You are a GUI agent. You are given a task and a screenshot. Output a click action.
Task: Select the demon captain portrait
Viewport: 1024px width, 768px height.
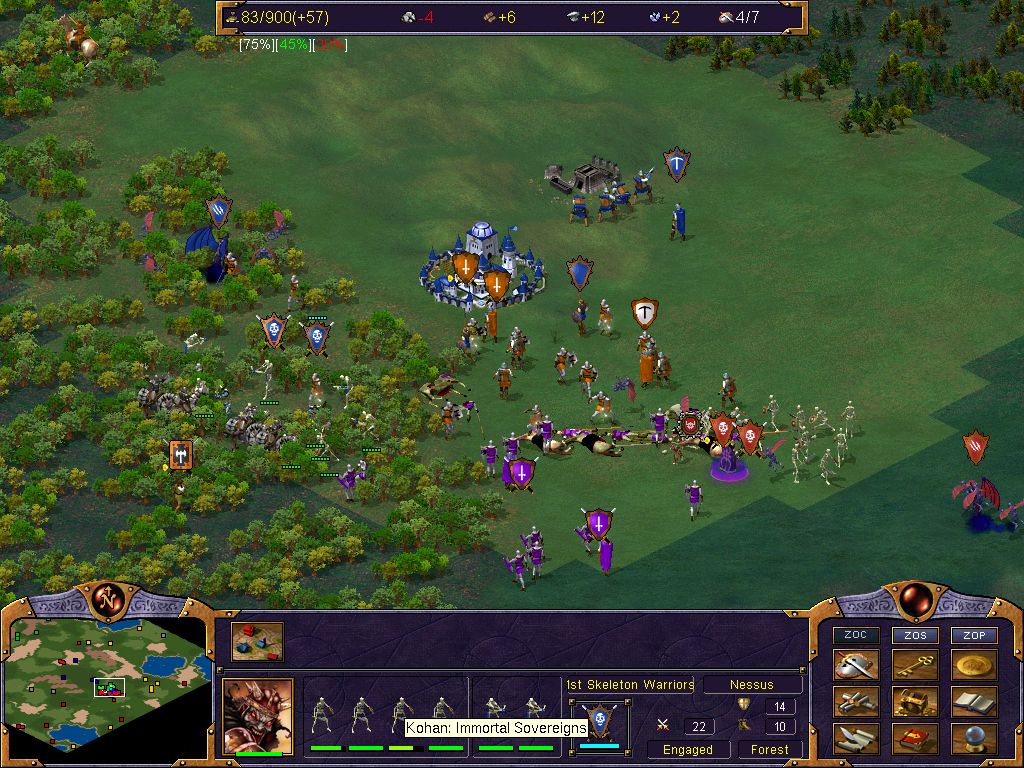257,715
